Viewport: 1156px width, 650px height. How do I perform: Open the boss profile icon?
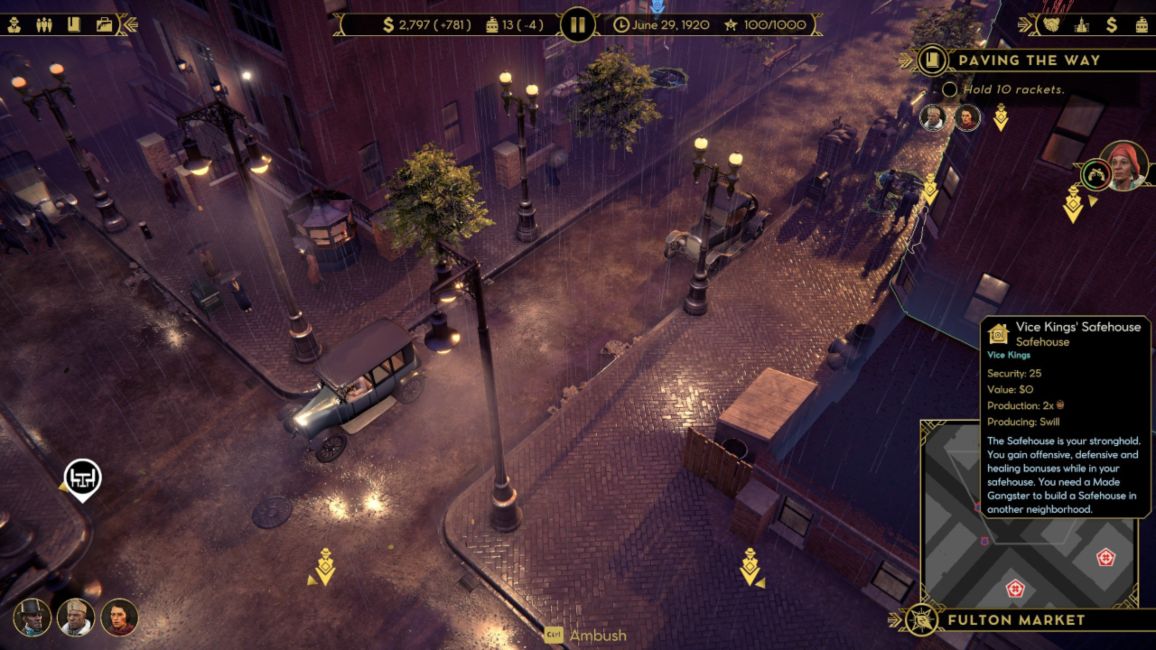(x=14, y=24)
